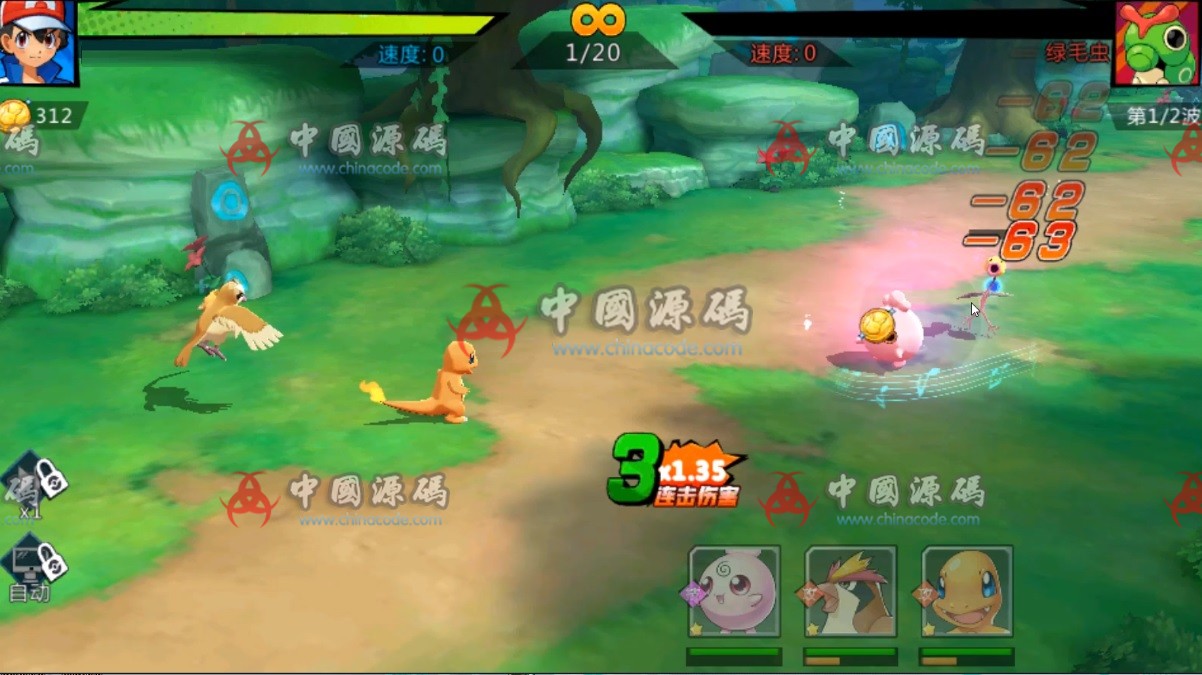
Task: Select the Caterpie enemy portrait
Action: pyautogui.click(x=1156, y=42)
